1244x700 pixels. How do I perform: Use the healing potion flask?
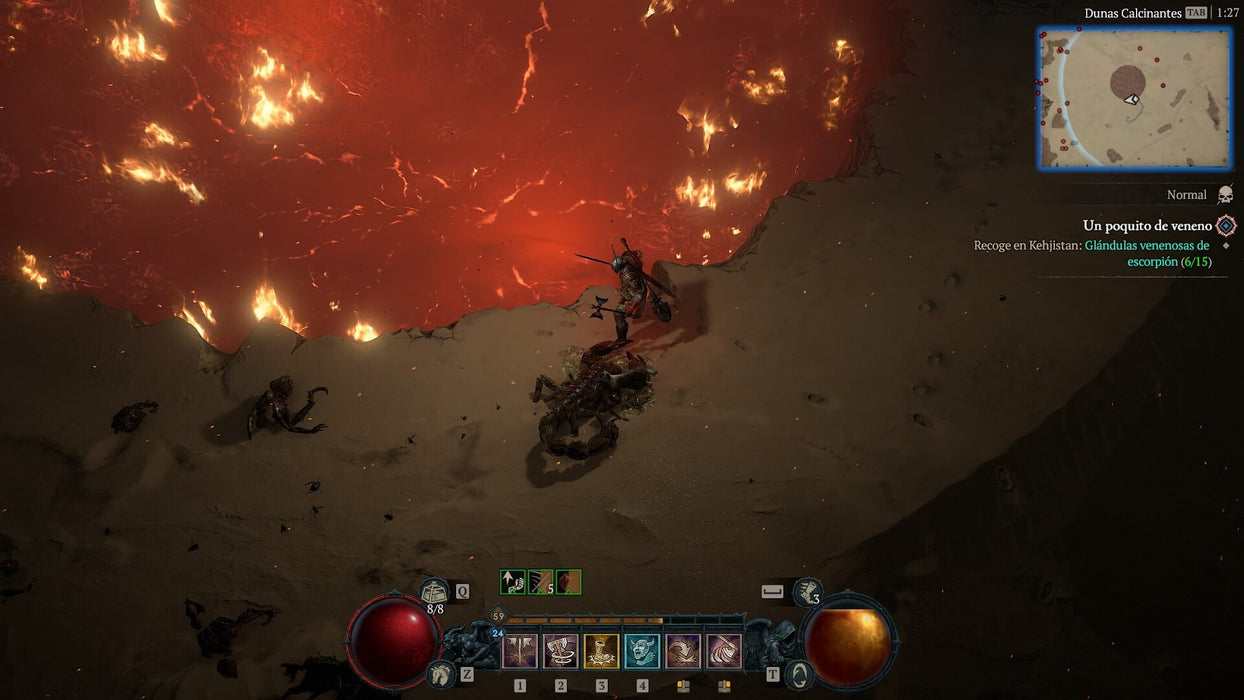434,592
